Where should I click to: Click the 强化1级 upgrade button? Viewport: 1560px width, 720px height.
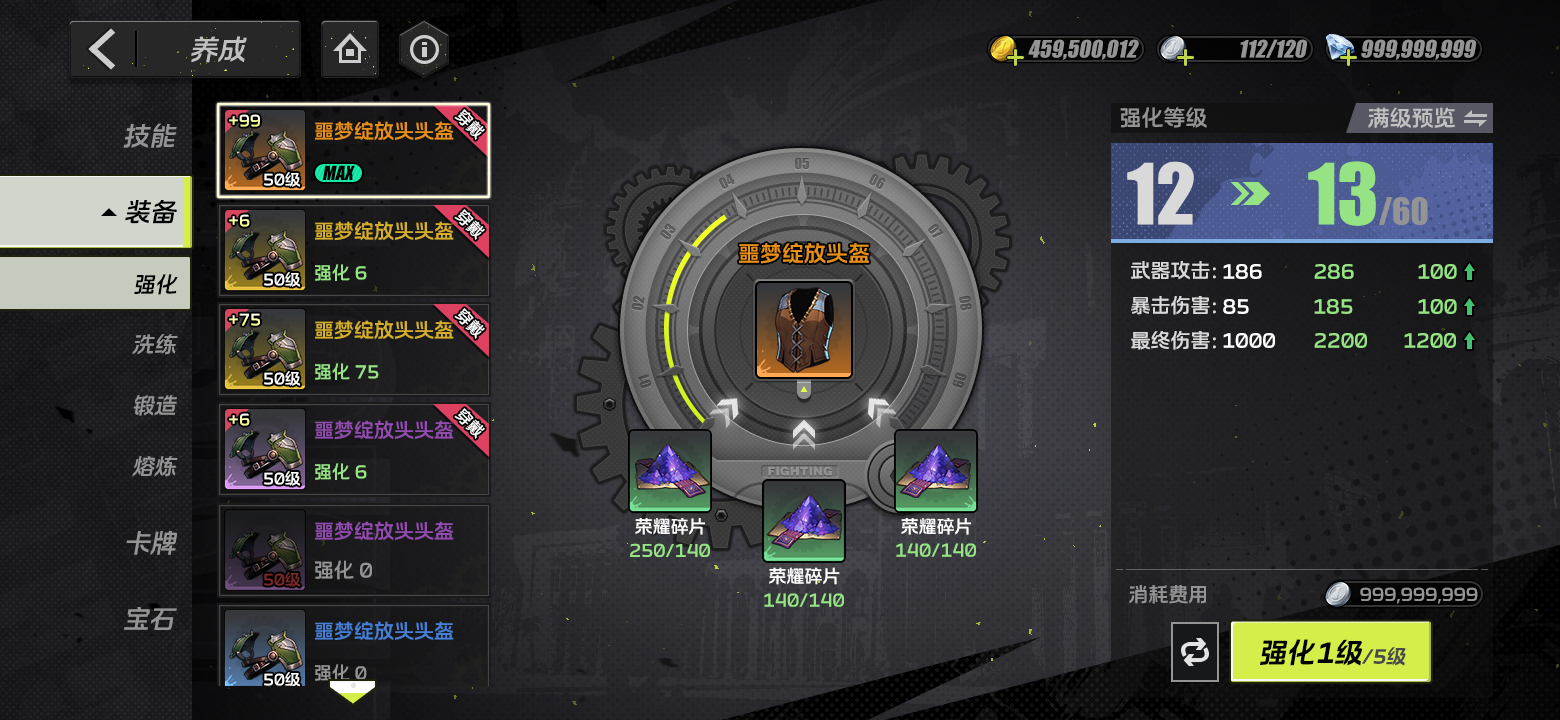pyautogui.click(x=1330, y=653)
